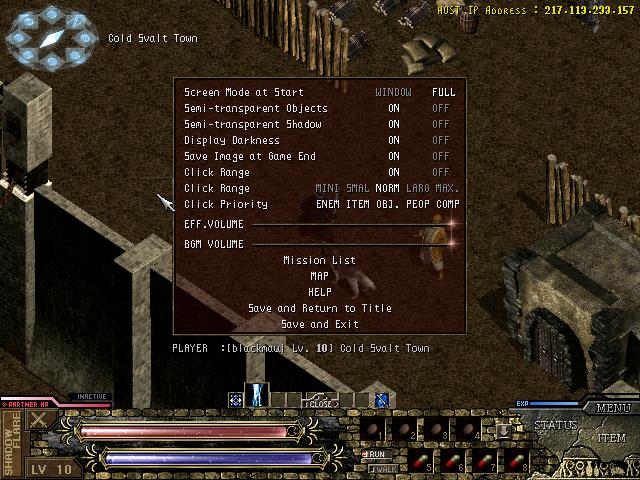The image size is (640, 480).
Task: Turn OFF Save Image at Game End
Action: [441, 156]
